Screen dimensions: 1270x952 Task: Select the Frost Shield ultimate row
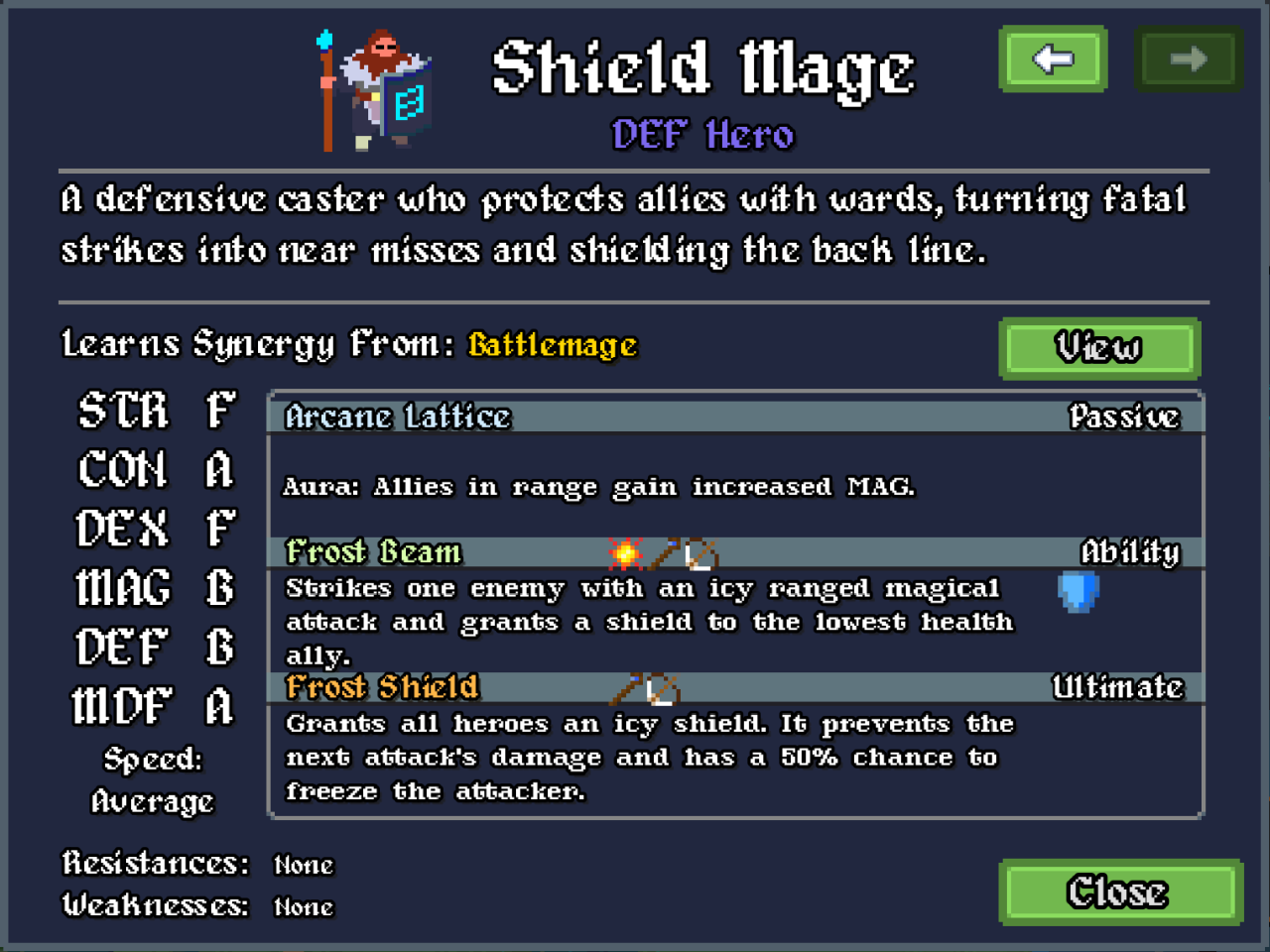[x=734, y=687]
